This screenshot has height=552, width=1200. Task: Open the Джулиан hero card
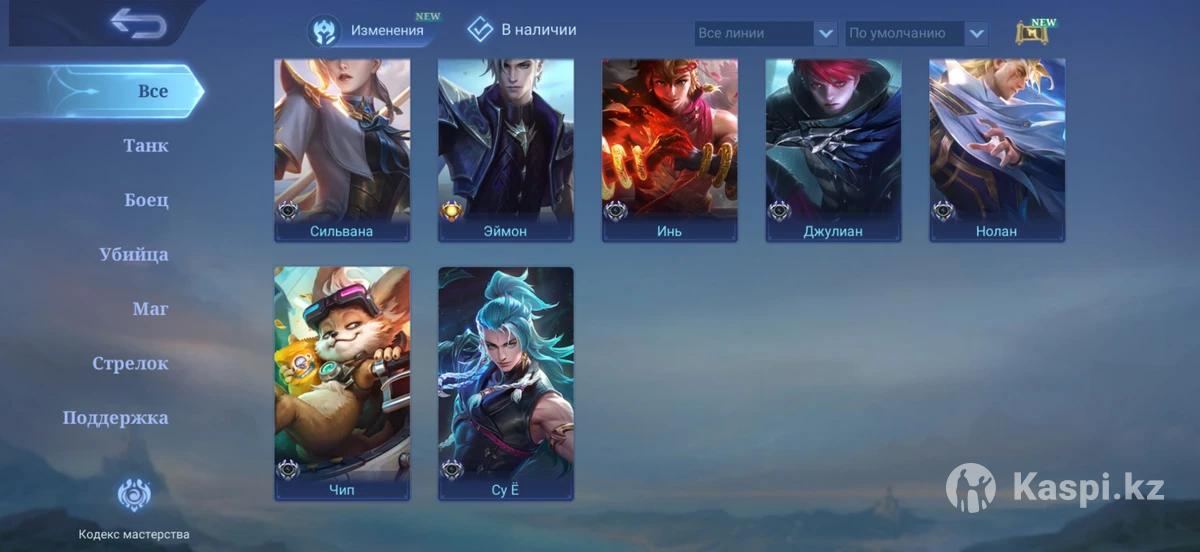tap(833, 150)
